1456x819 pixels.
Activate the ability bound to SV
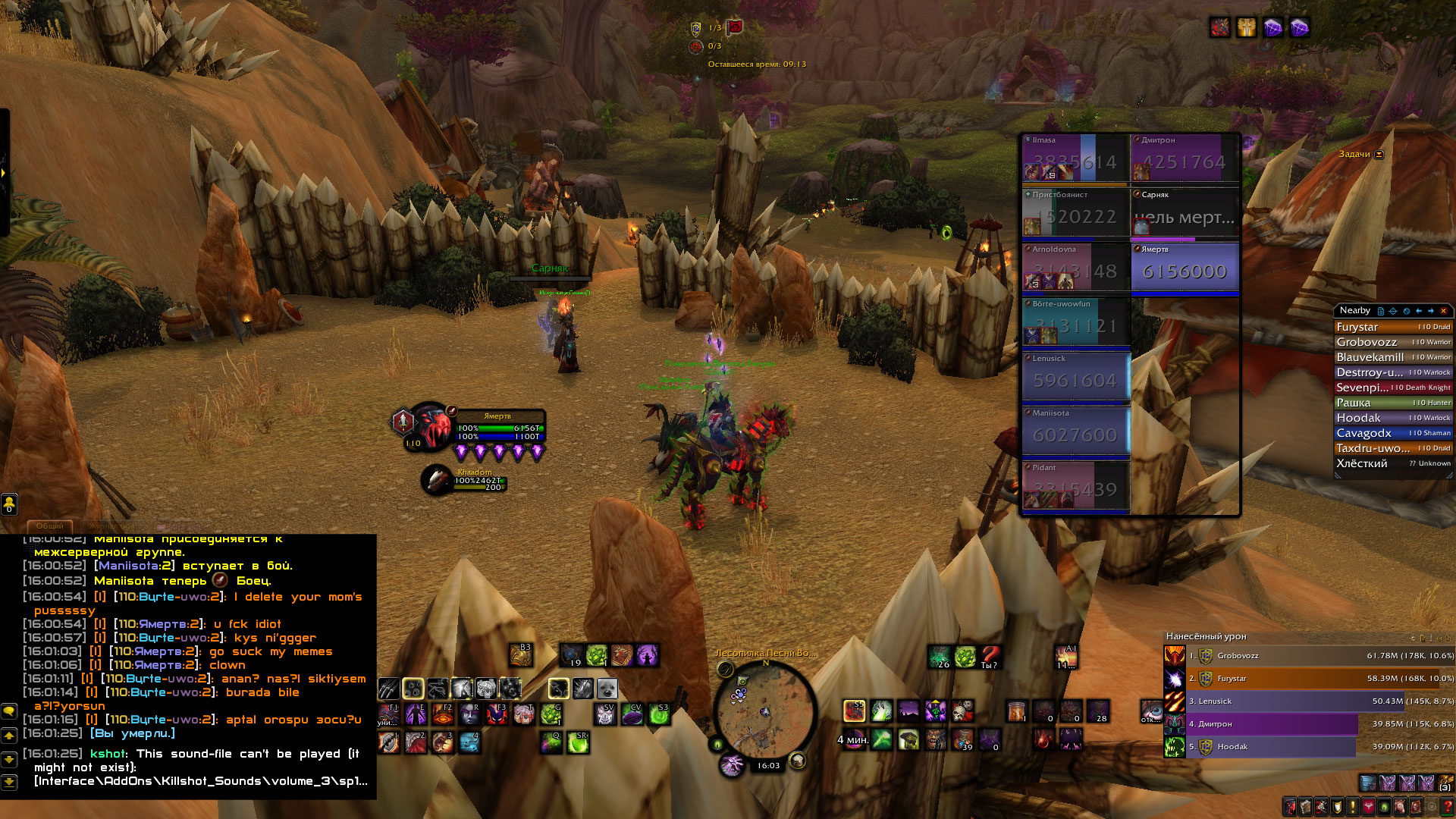(x=605, y=714)
